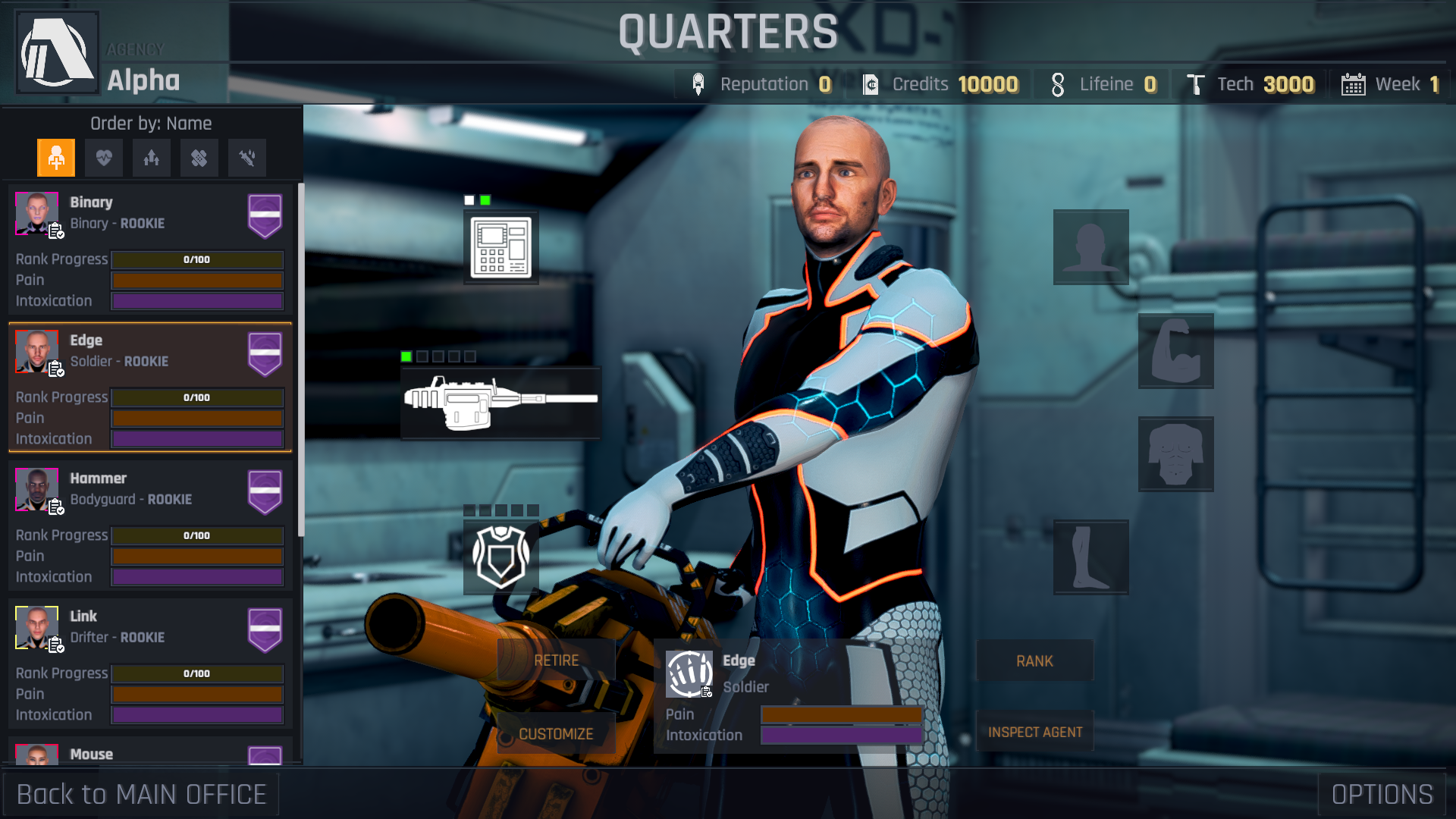The image size is (1456, 819).
Task: Open the arm augmentation bicep slot
Action: [1175, 352]
